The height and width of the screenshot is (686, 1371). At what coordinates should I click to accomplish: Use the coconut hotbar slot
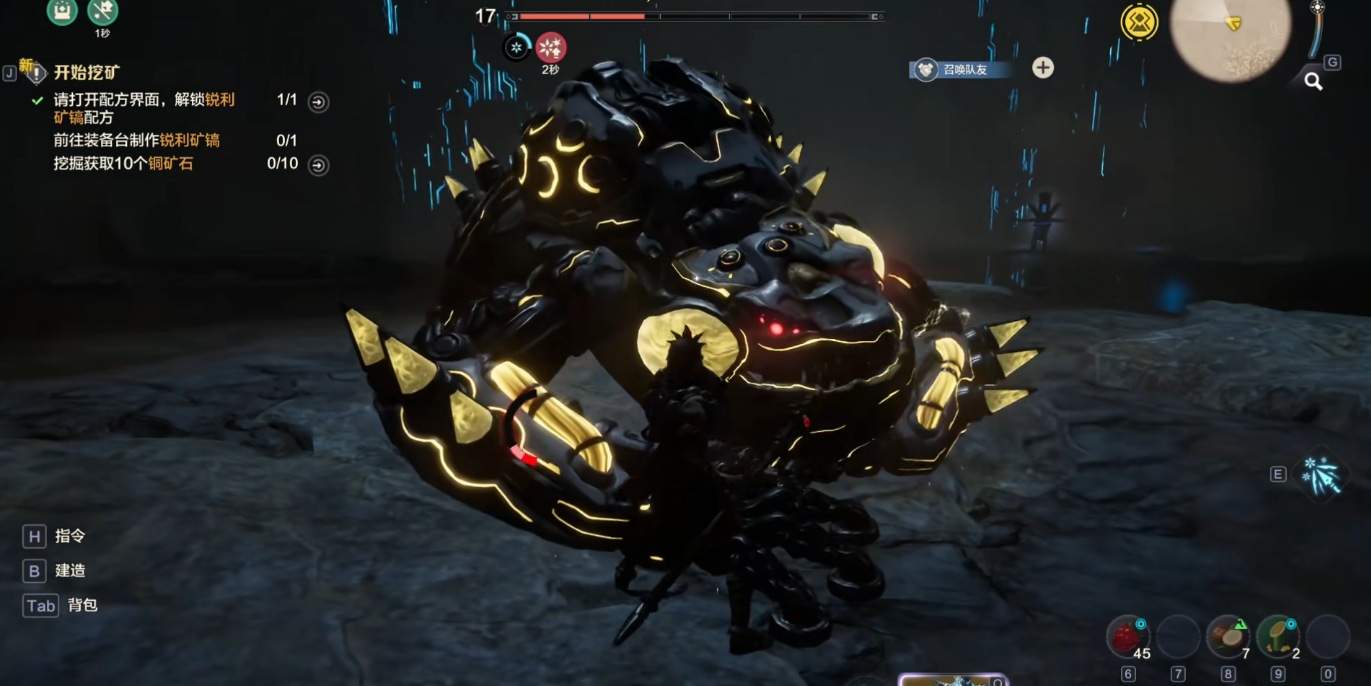coord(1228,636)
